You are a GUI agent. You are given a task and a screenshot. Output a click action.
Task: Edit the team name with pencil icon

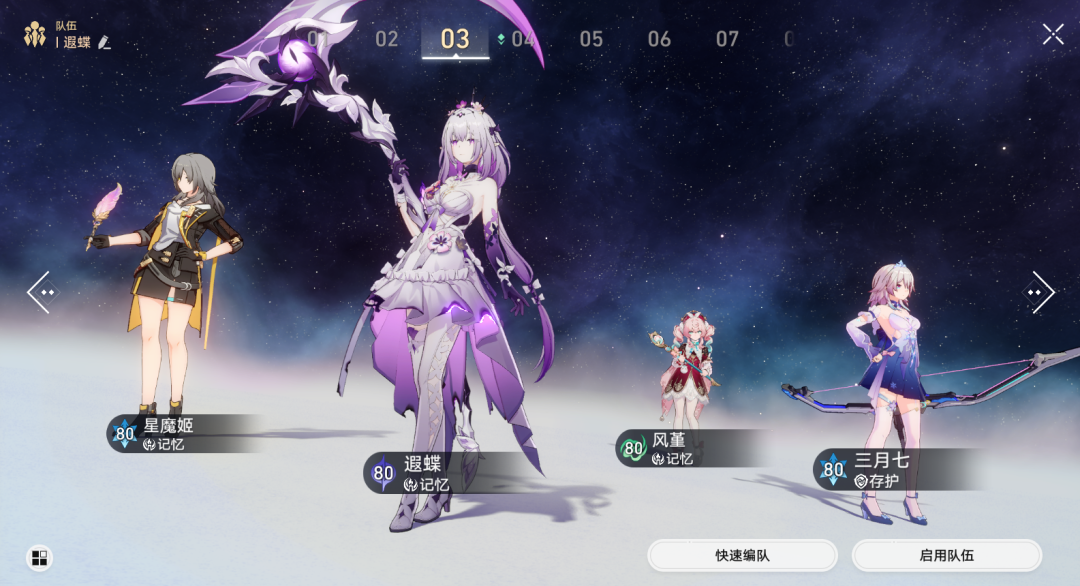tap(104, 43)
